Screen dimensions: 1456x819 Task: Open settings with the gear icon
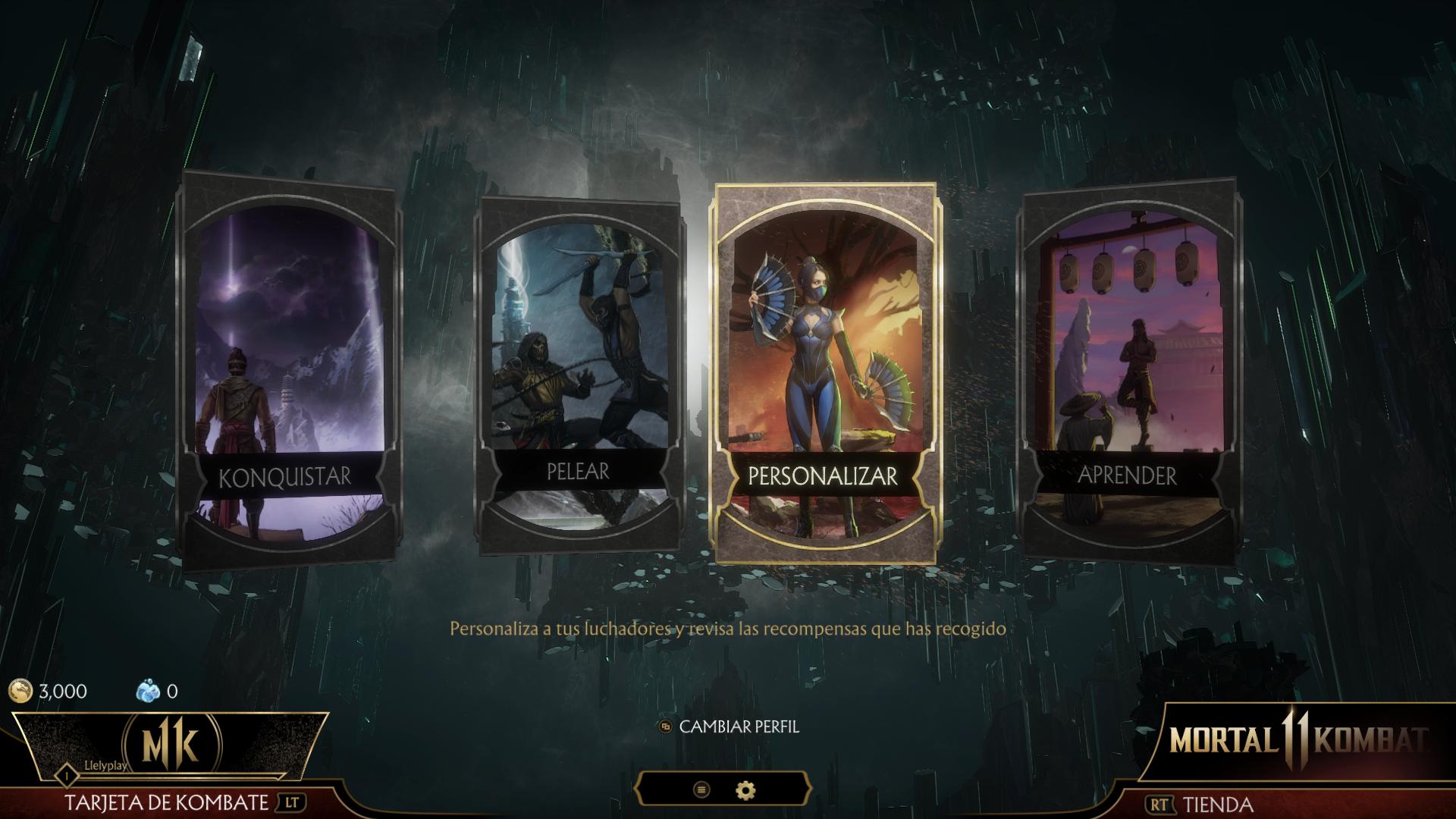746,790
